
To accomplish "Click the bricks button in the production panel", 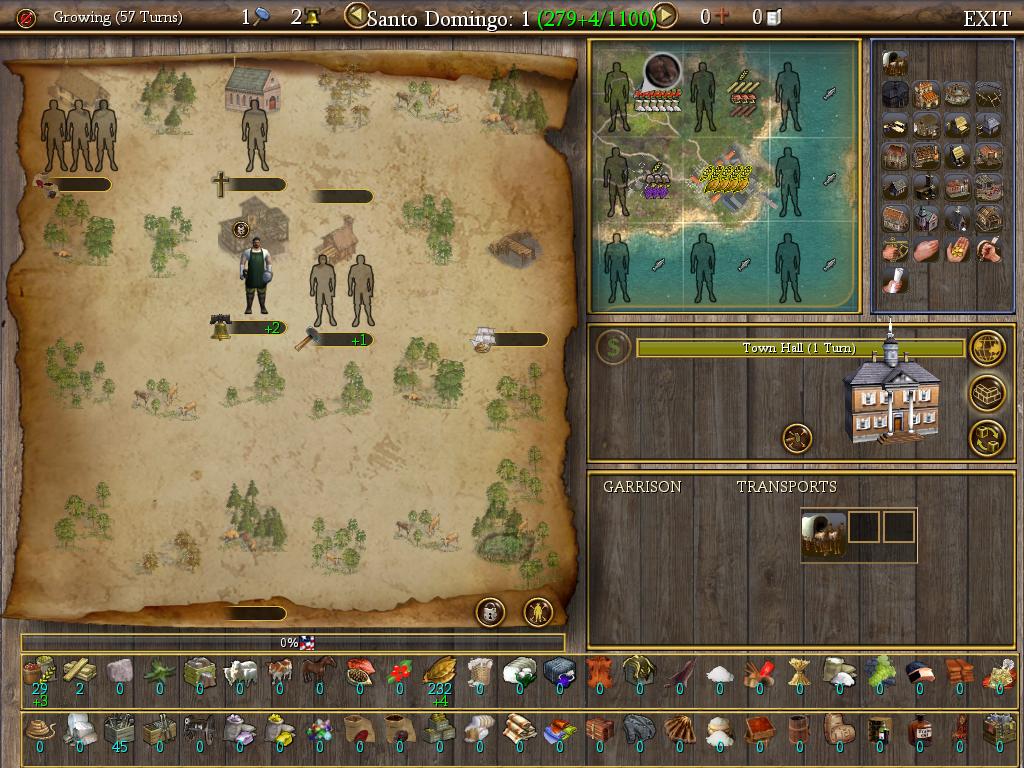I will tap(987, 393).
